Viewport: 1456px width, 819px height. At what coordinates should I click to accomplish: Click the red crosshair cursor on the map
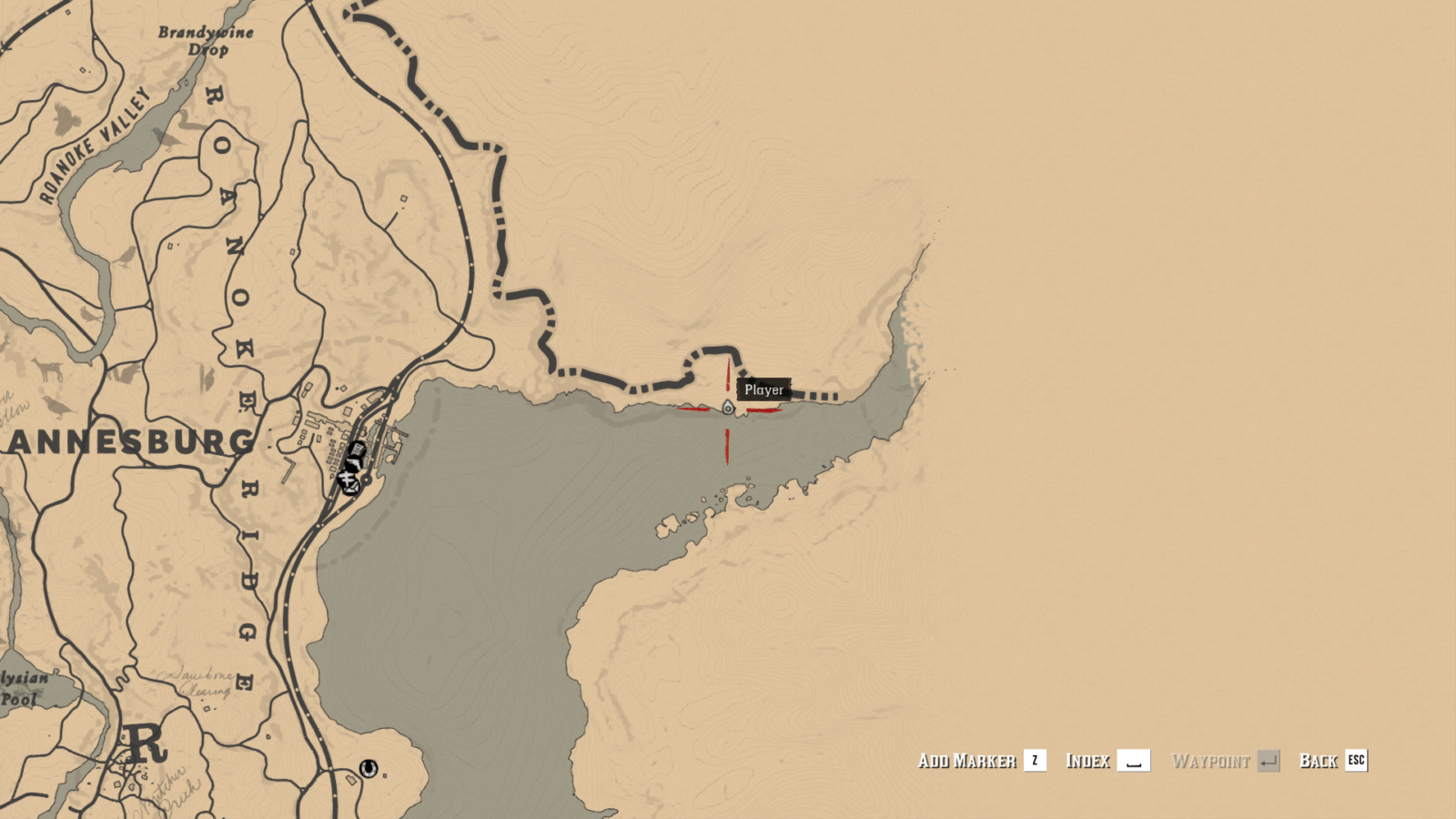pyautogui.click(x=727, y=409)
